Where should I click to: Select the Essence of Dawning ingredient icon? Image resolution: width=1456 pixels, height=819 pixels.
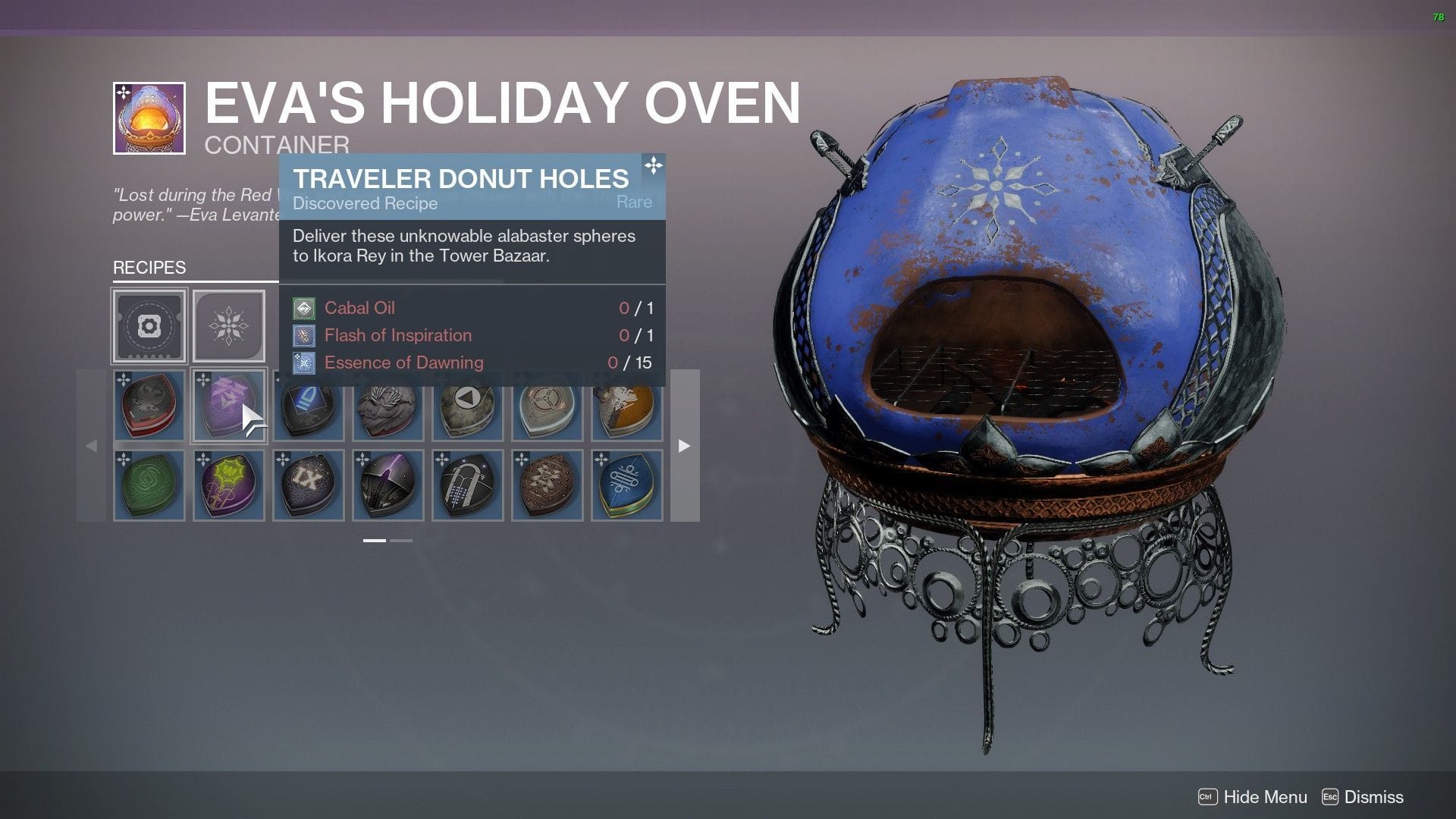click(303, 362)
